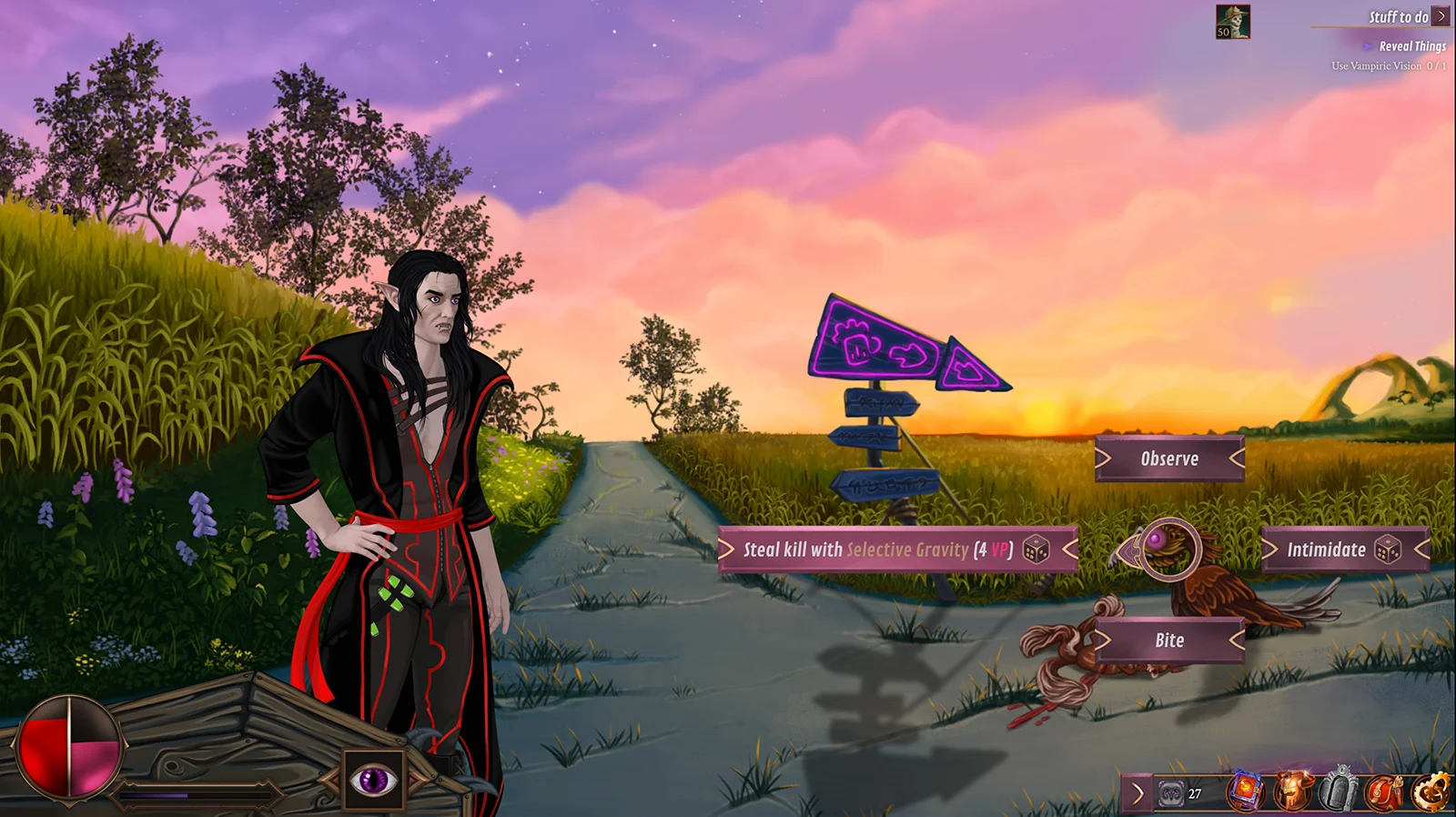This screenshot has height=817, width=1456.
Task: Collapse the bottom toolbar with the arrow
Action: (1137, 793)
